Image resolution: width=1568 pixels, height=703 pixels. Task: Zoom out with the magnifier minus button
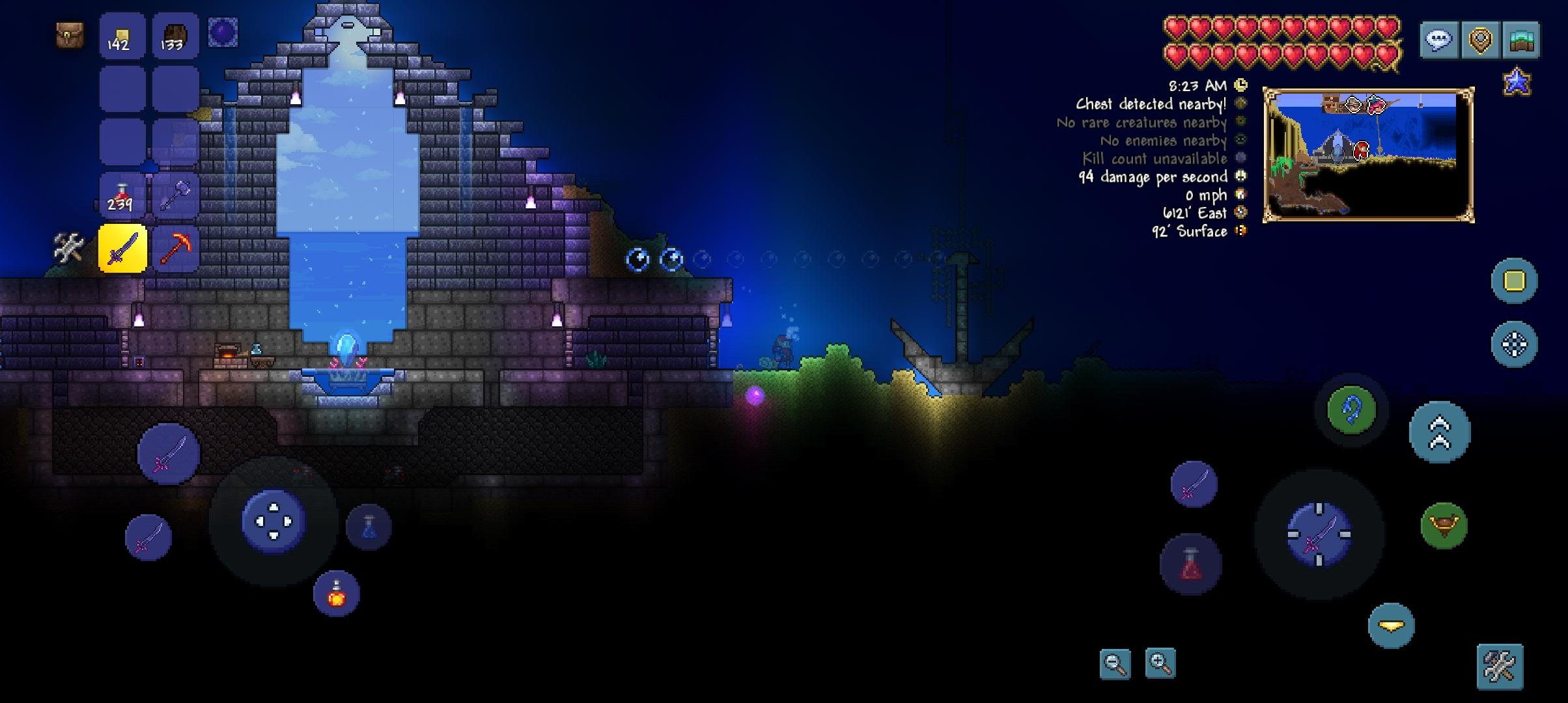(x=1115, y=664)
